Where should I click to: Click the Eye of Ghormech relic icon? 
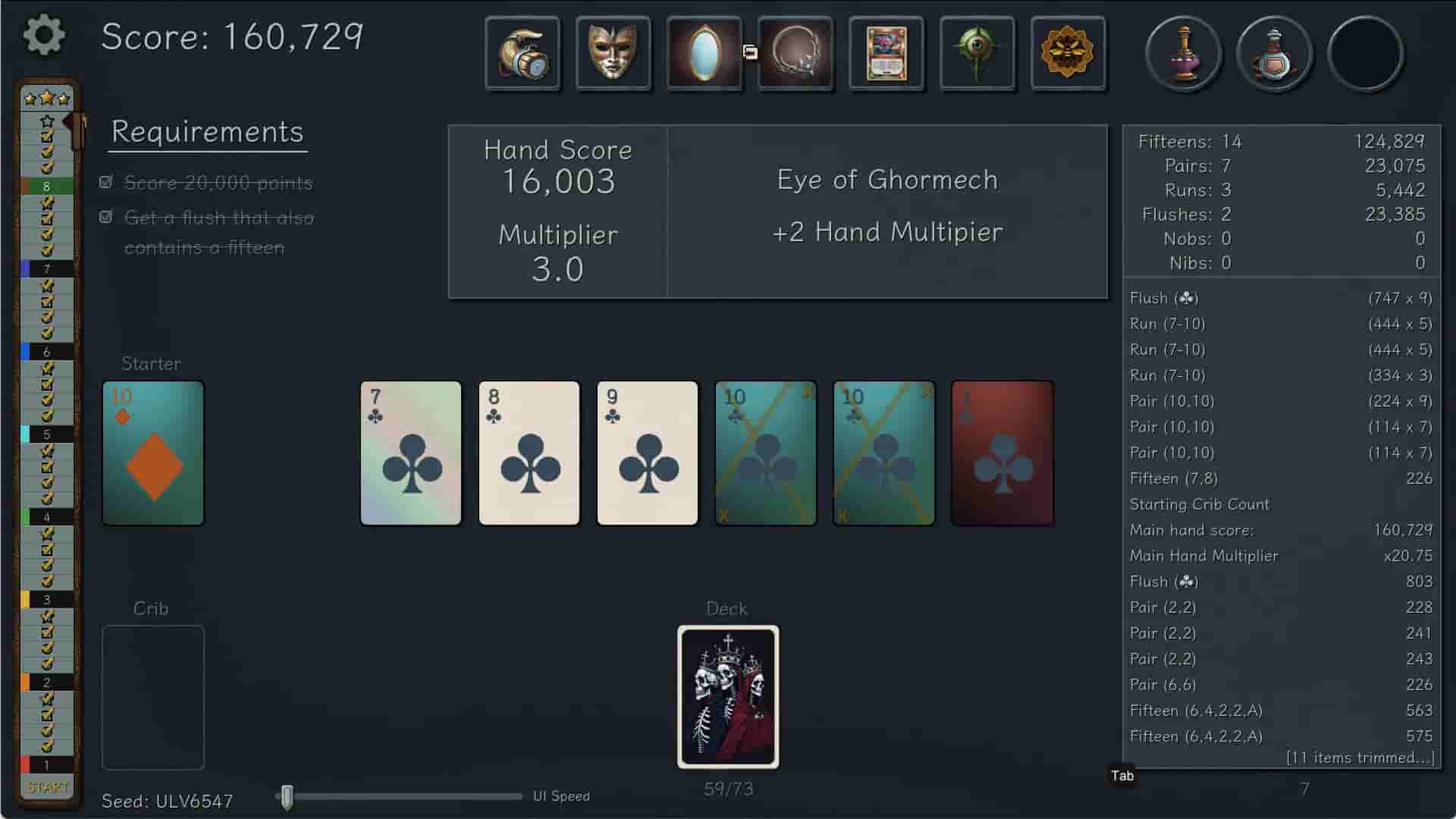click(977, 53)
